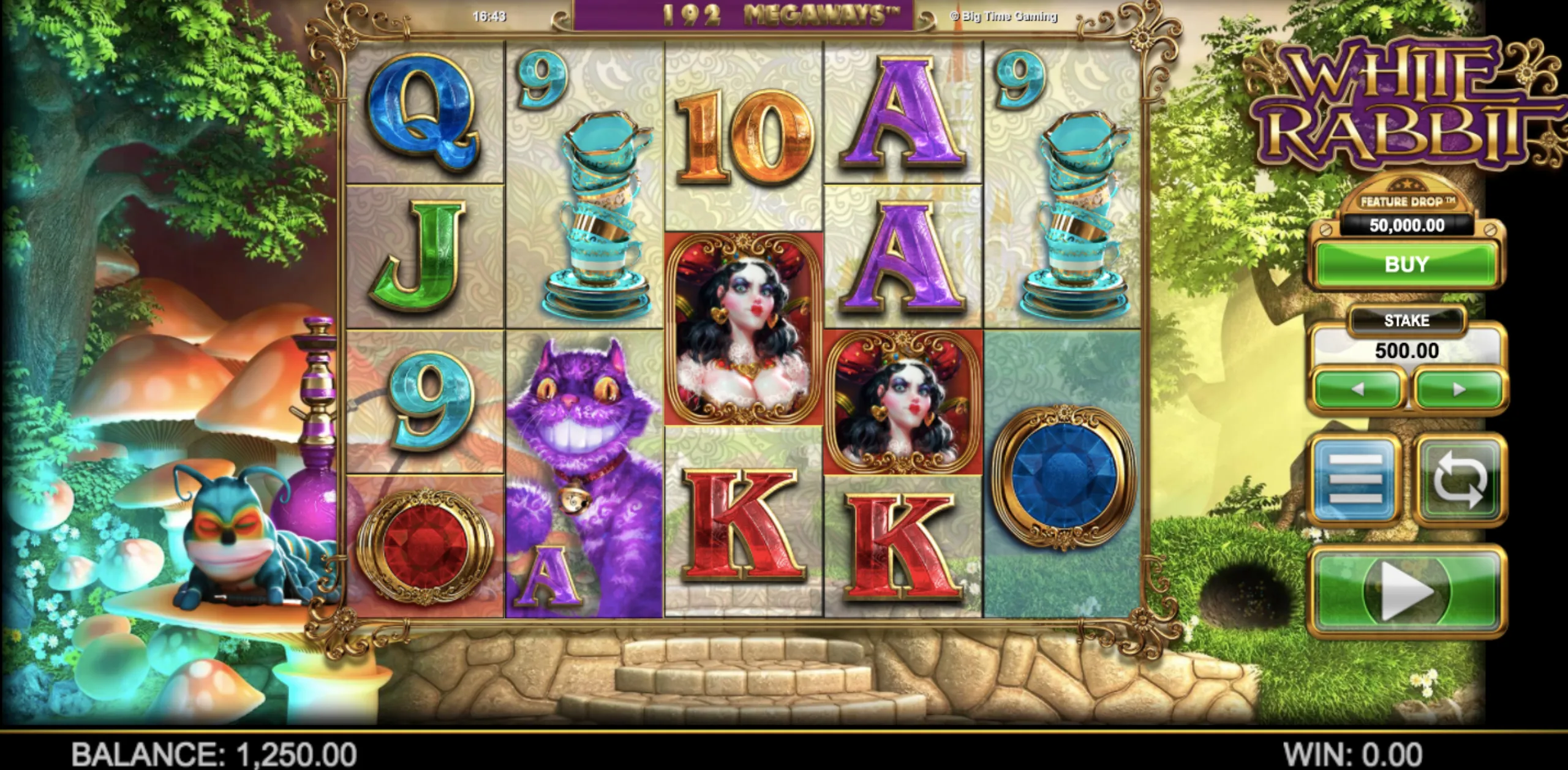Increase the stake amount

1459,389
